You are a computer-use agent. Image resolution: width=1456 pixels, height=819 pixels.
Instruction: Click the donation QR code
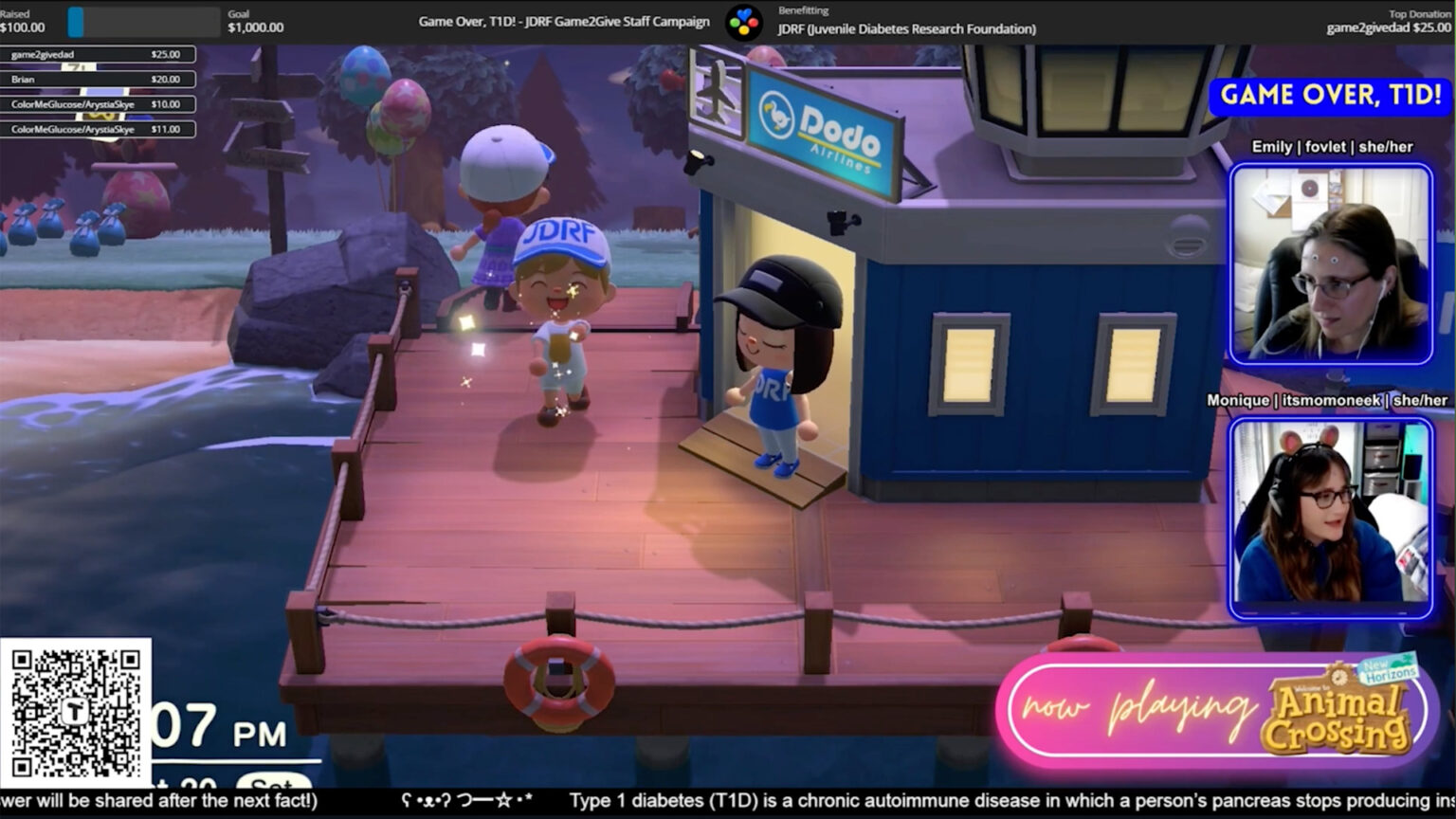75,712
